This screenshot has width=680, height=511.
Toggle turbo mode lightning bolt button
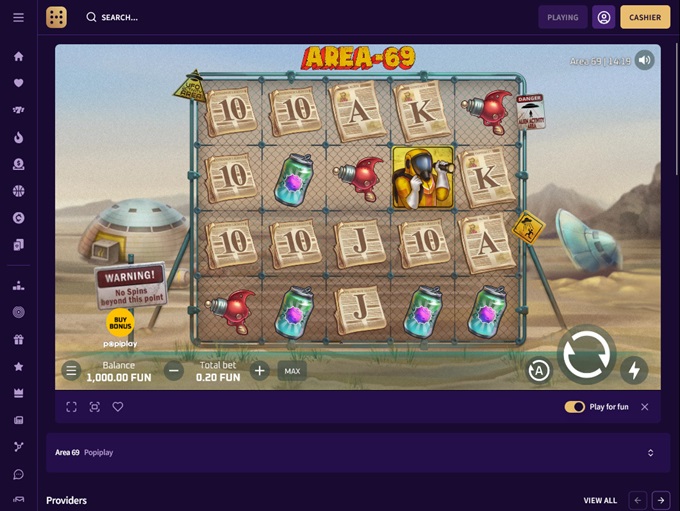(x=633, y=371)
